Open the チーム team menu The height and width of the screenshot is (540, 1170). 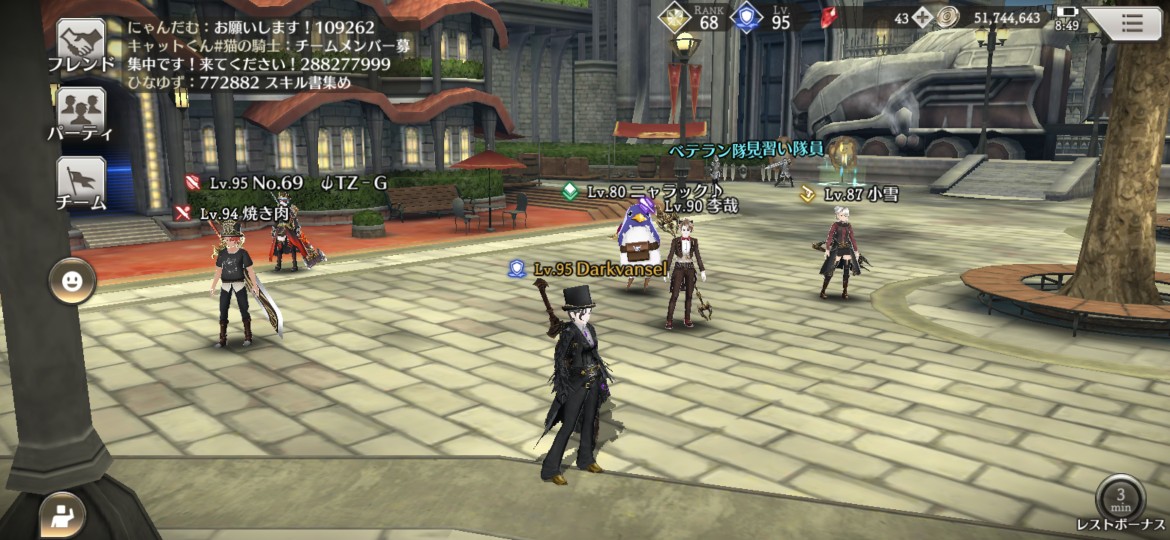tap(80, 181)
